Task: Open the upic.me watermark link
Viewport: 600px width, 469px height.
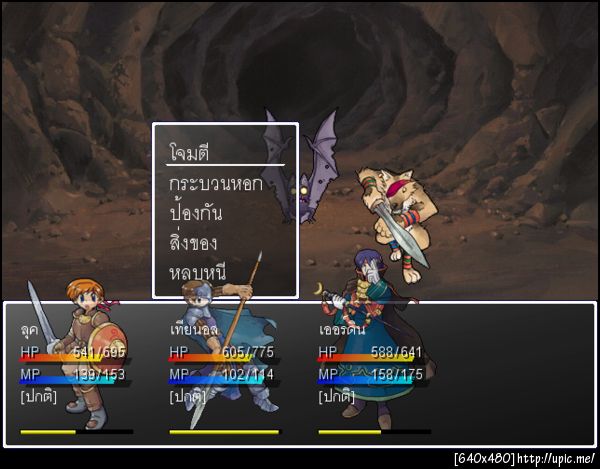Action: [x=559, y=459]
